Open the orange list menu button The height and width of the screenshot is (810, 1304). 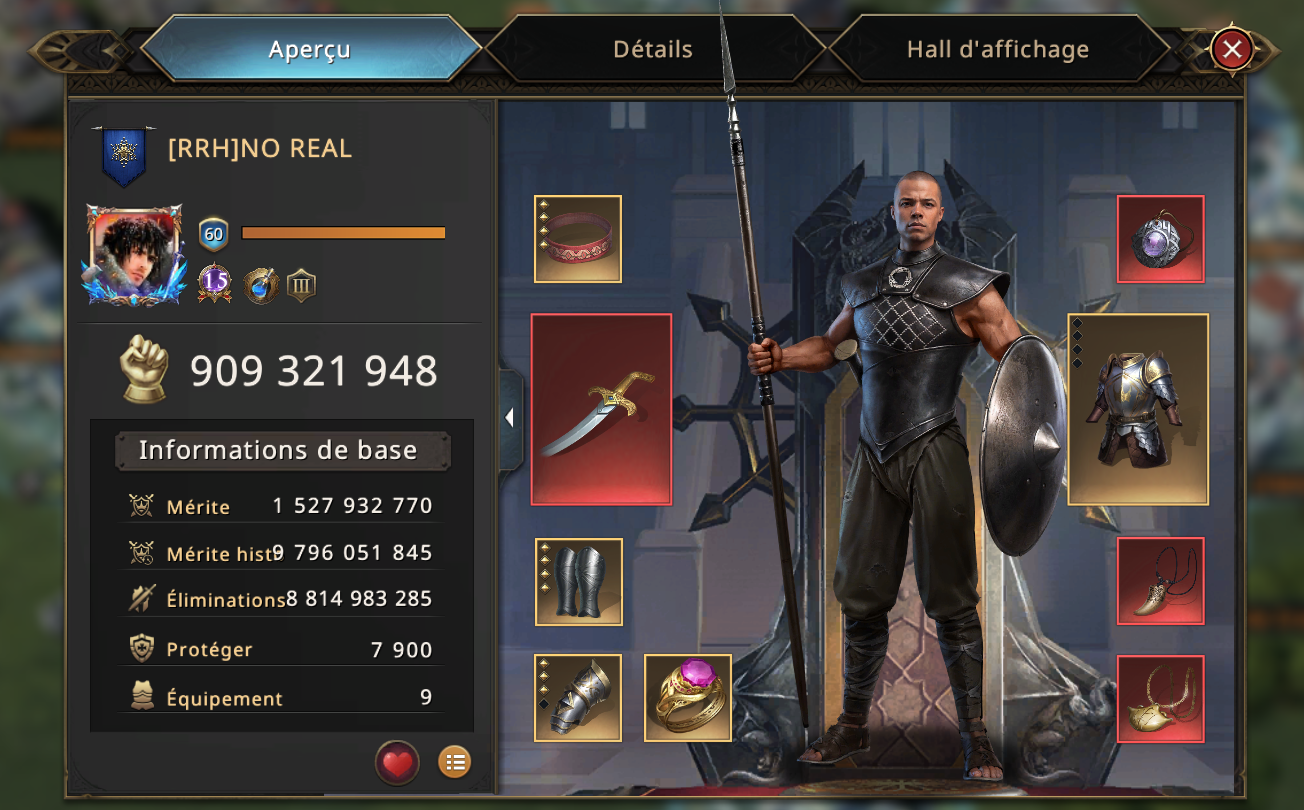(454, 763)
